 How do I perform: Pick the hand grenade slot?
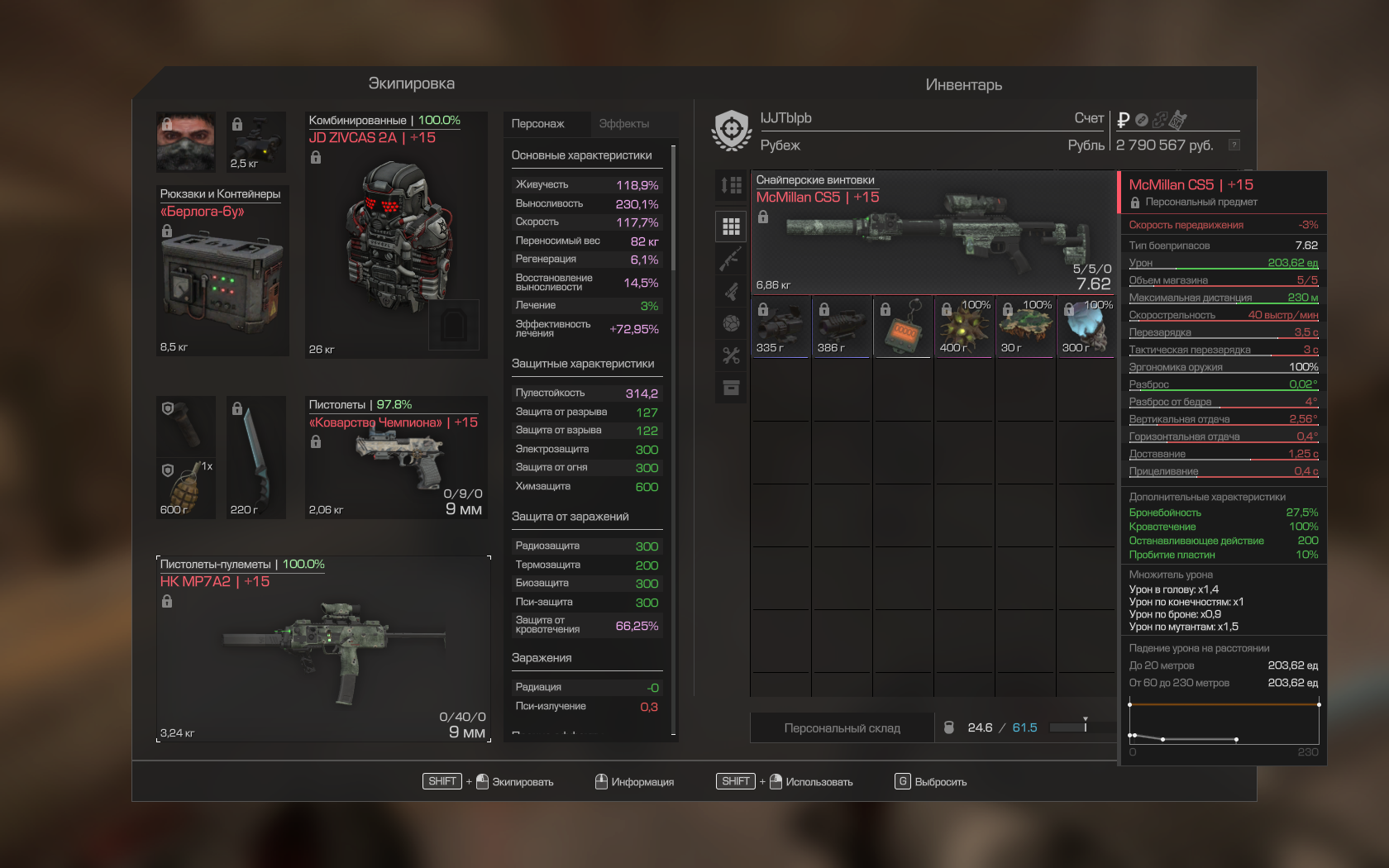tap(186, 489)
